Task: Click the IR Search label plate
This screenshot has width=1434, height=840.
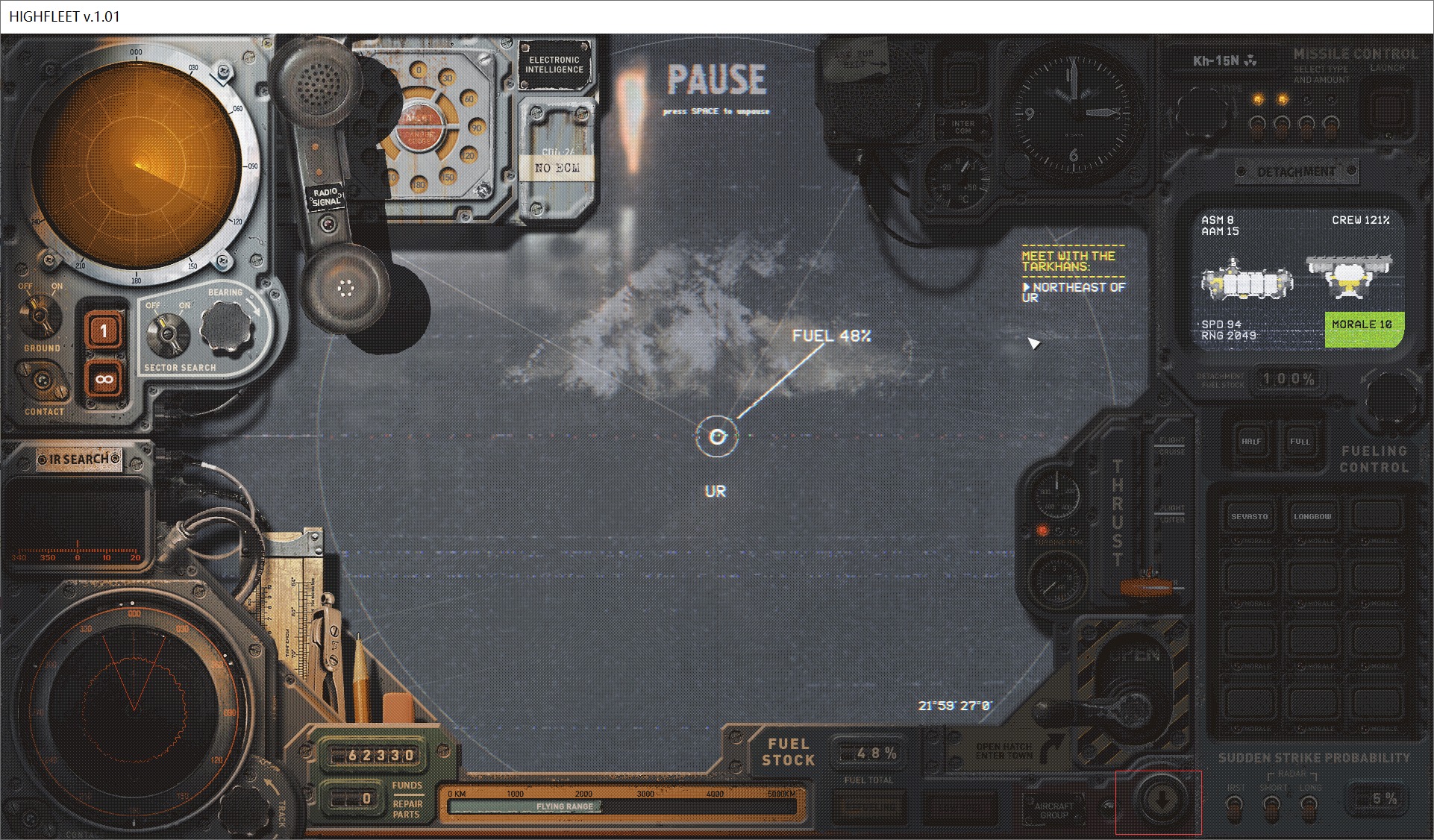Action: click(x=78, y=460)
